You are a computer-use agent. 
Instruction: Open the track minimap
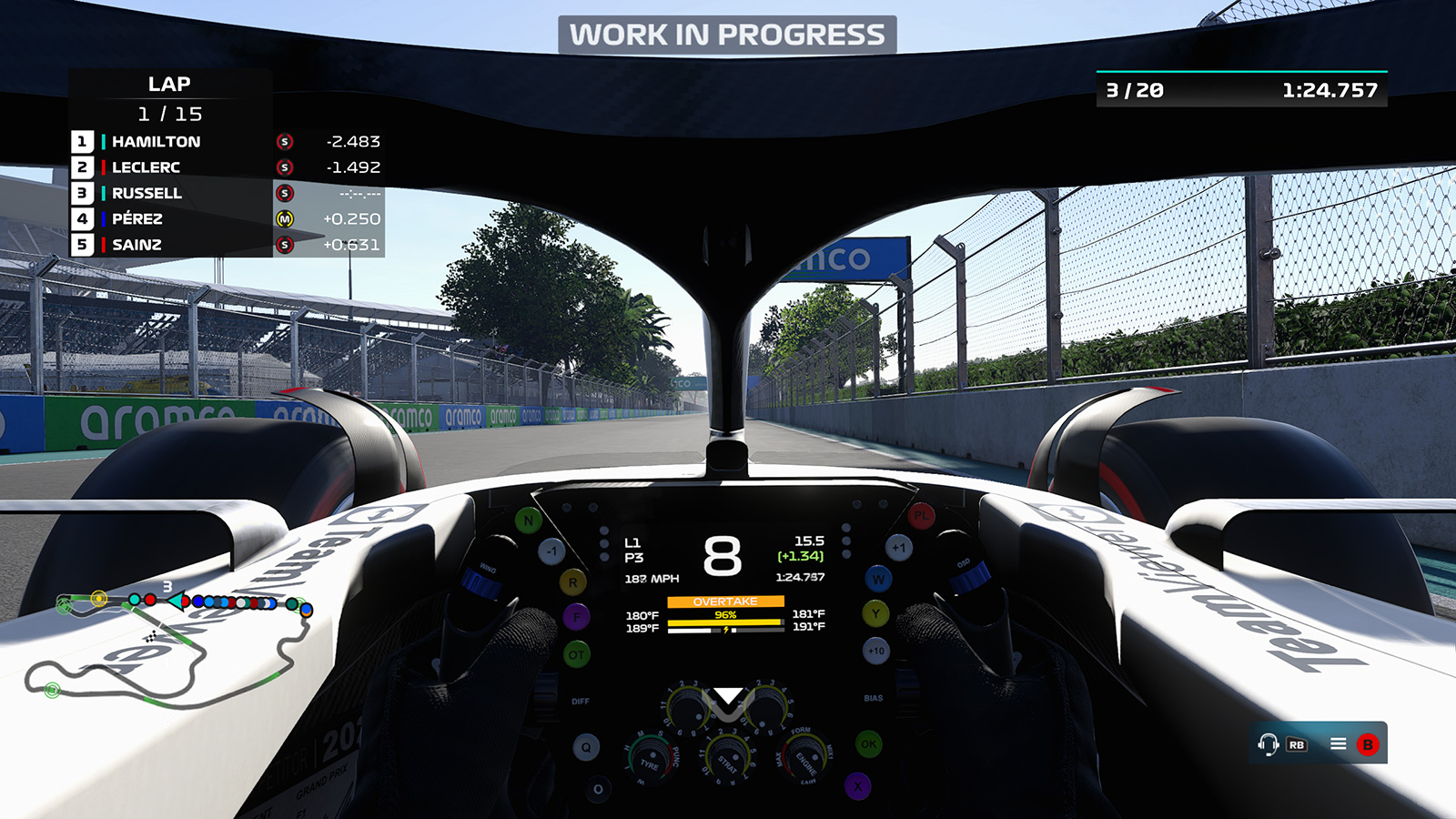pyautogui.click(x=168, y=646)
